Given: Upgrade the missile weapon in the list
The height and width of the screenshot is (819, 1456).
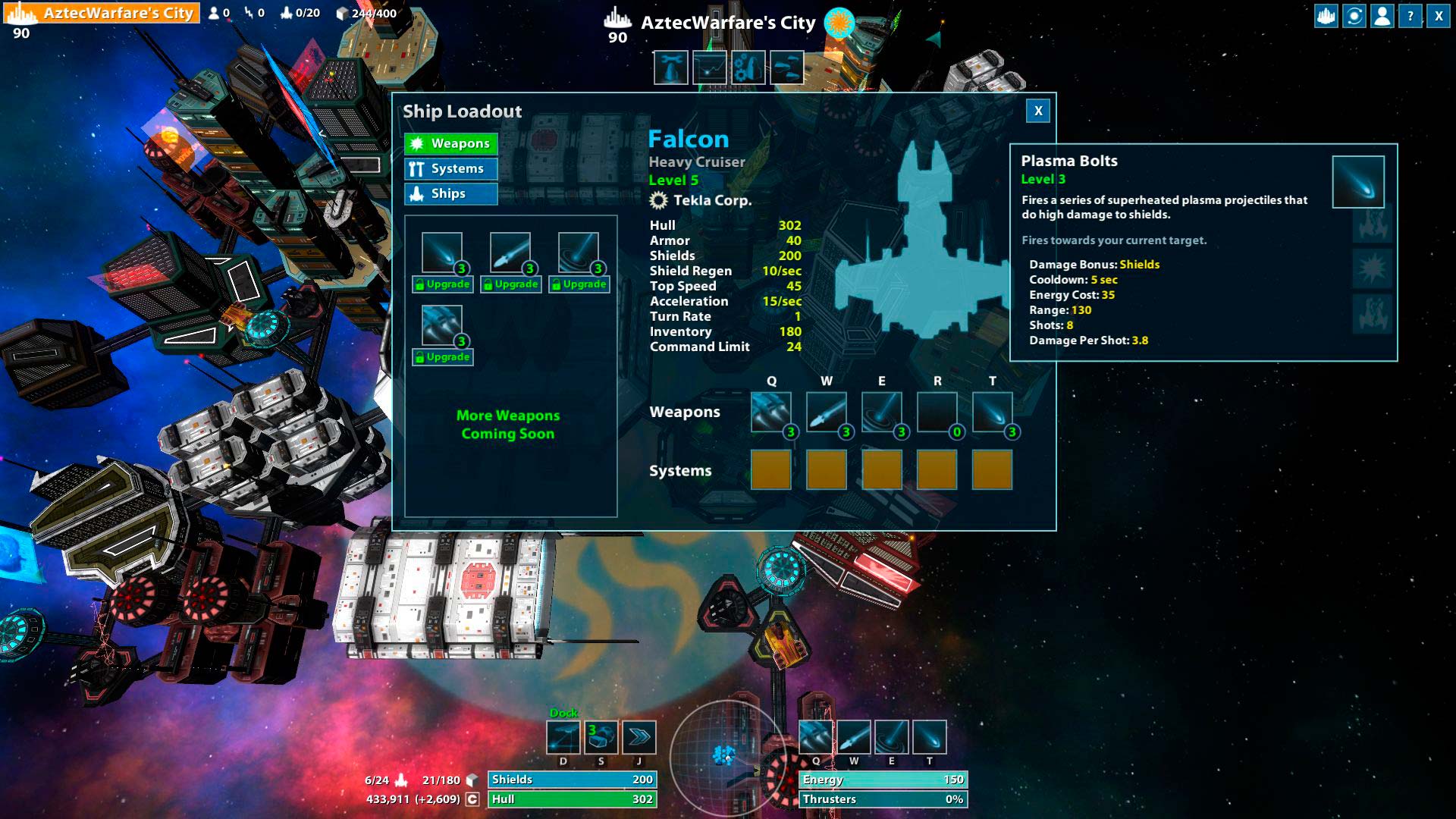Looking at the screenshot, I should 510,284.
